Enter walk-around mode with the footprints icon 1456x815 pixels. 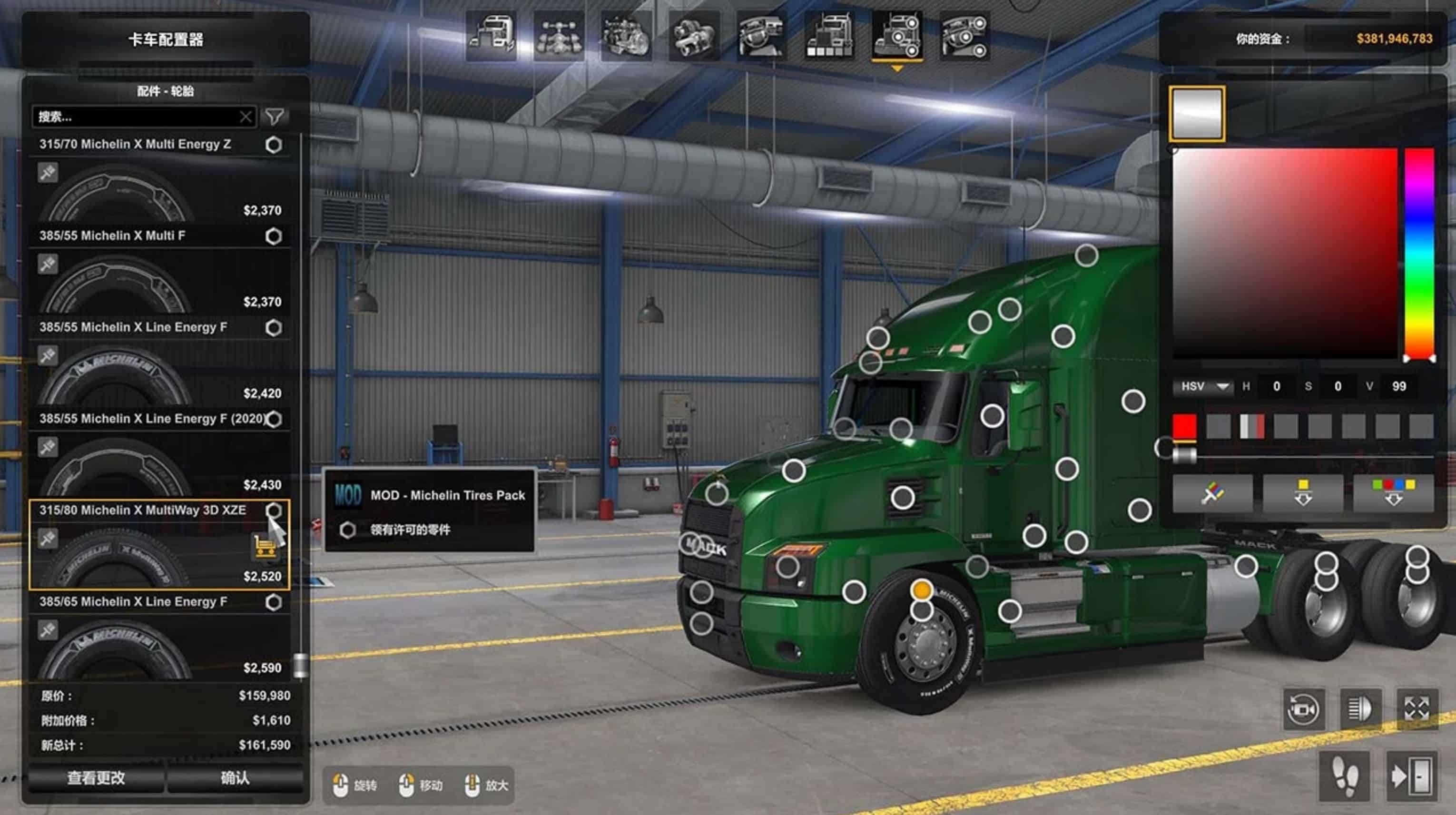coord(1345,776)
